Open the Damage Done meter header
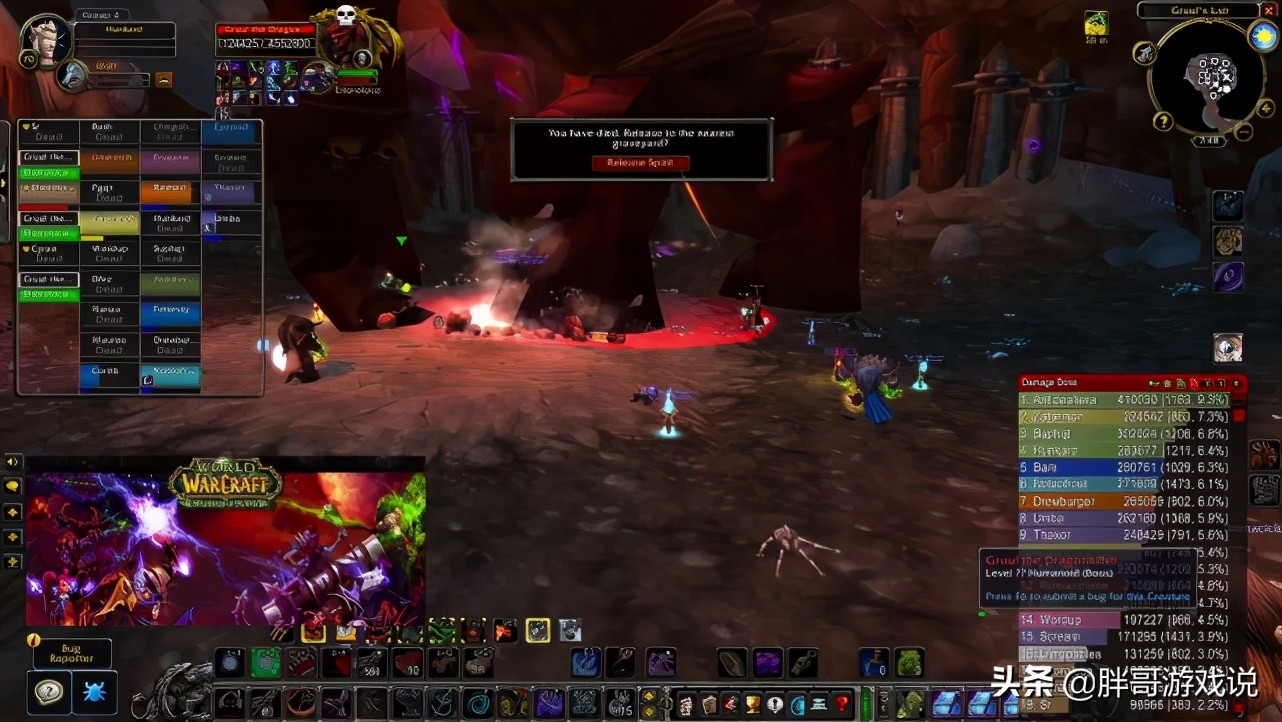1282x722 pixels. pos(1080,383)
